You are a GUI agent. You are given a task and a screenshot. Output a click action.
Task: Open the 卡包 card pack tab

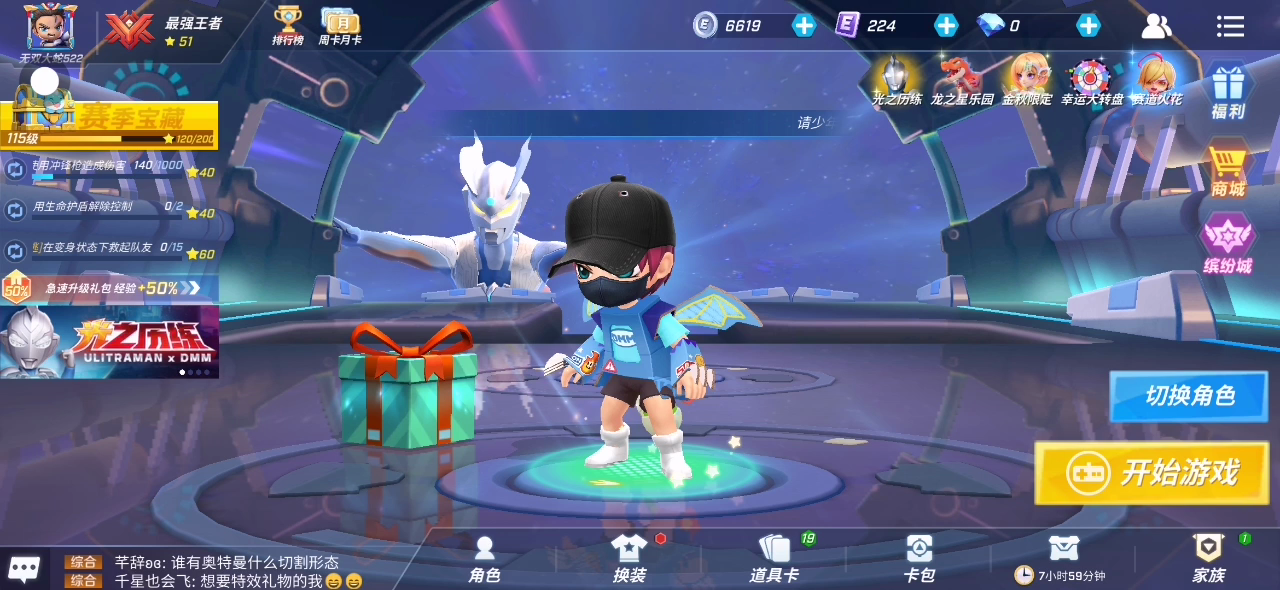[x=919, y=559]
